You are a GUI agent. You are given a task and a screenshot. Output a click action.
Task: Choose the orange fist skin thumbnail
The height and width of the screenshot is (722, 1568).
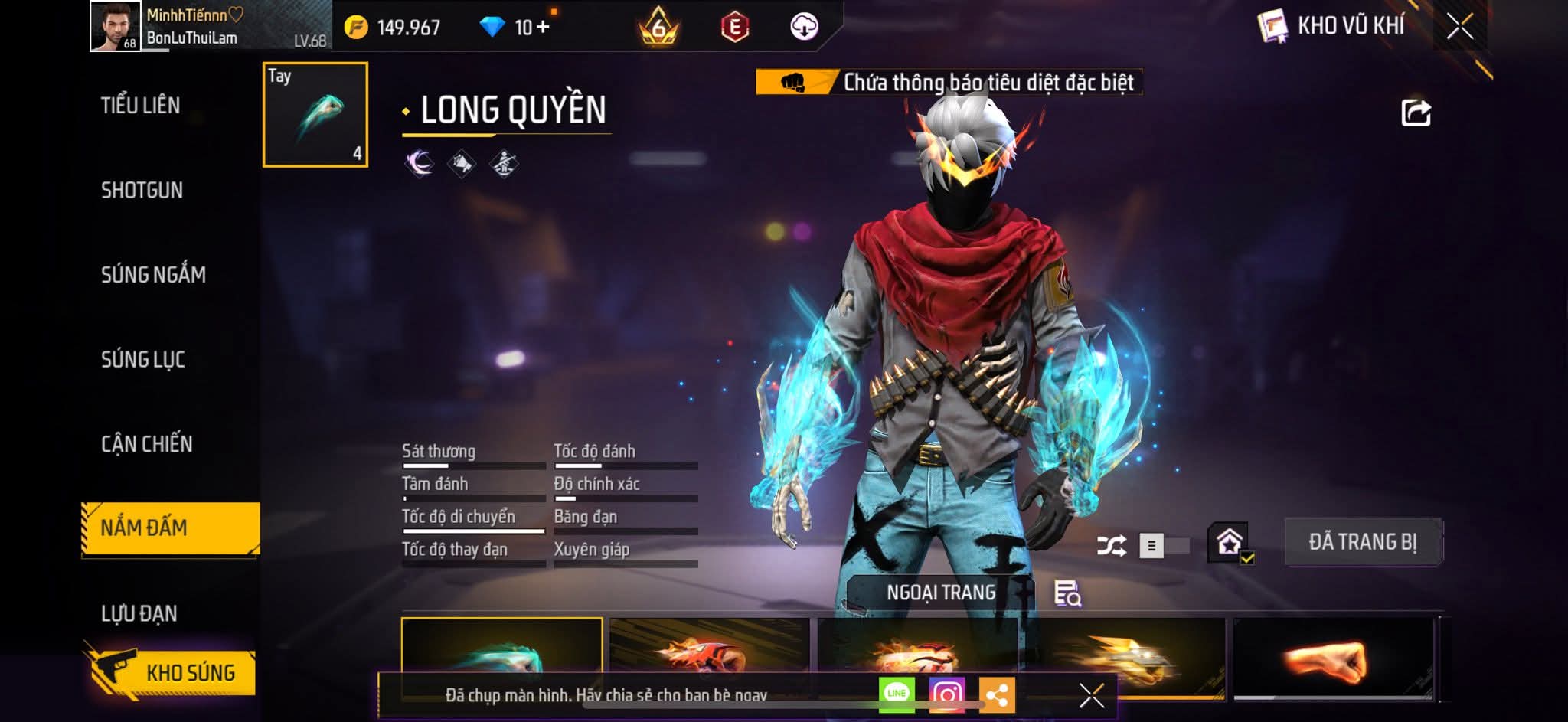1332,657
